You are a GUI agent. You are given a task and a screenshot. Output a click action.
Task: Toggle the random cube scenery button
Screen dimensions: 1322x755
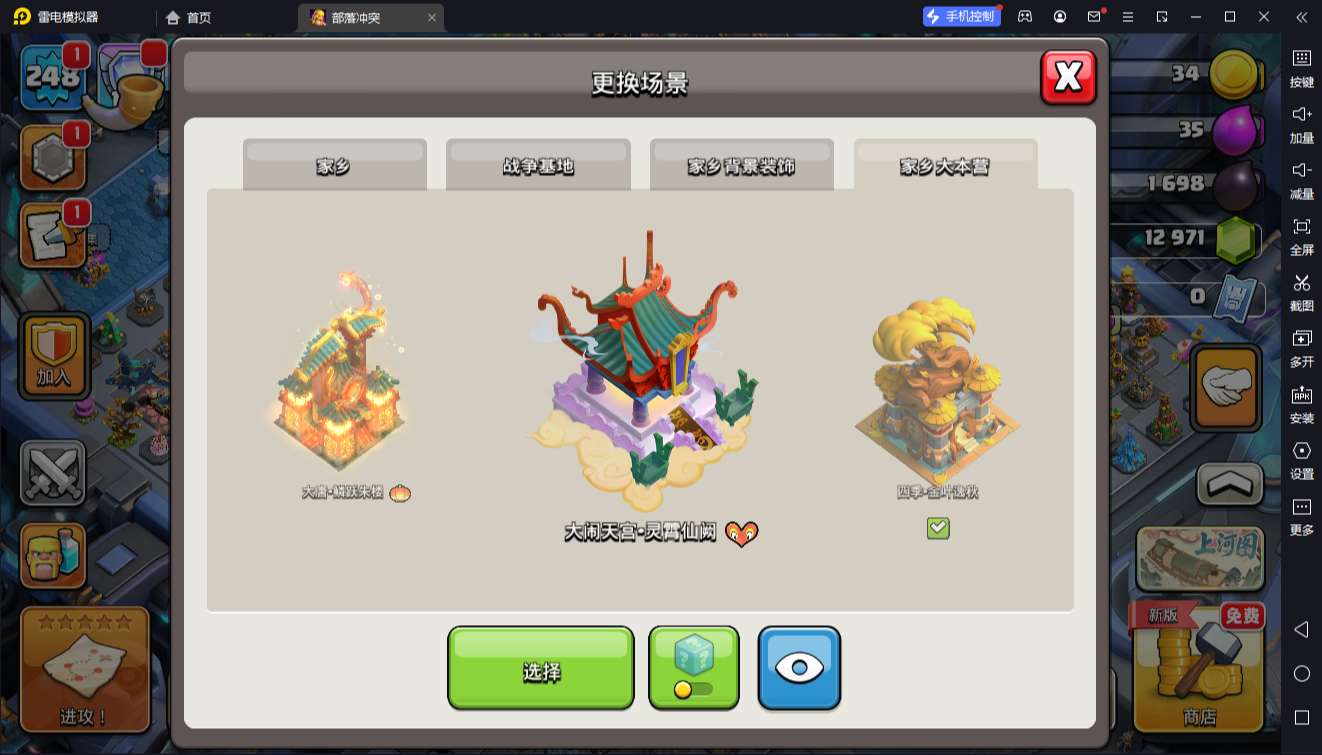tap(694, 667)
